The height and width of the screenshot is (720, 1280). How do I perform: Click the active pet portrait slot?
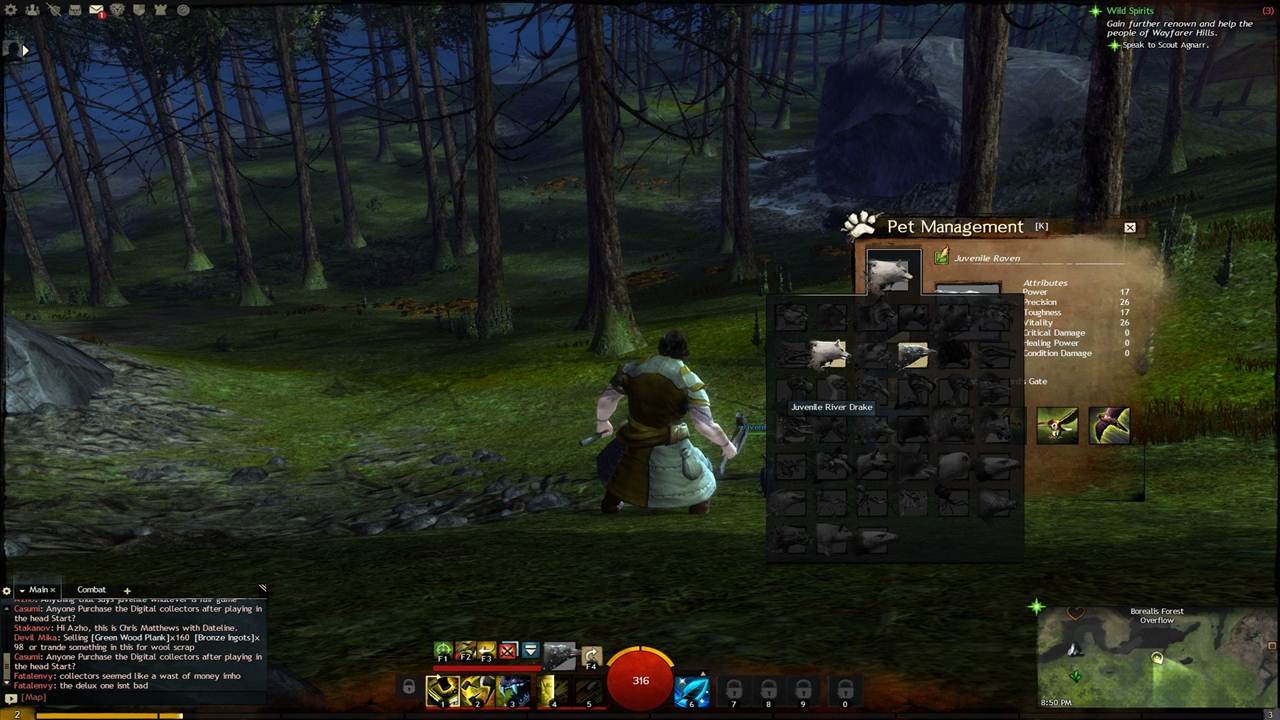892,272
